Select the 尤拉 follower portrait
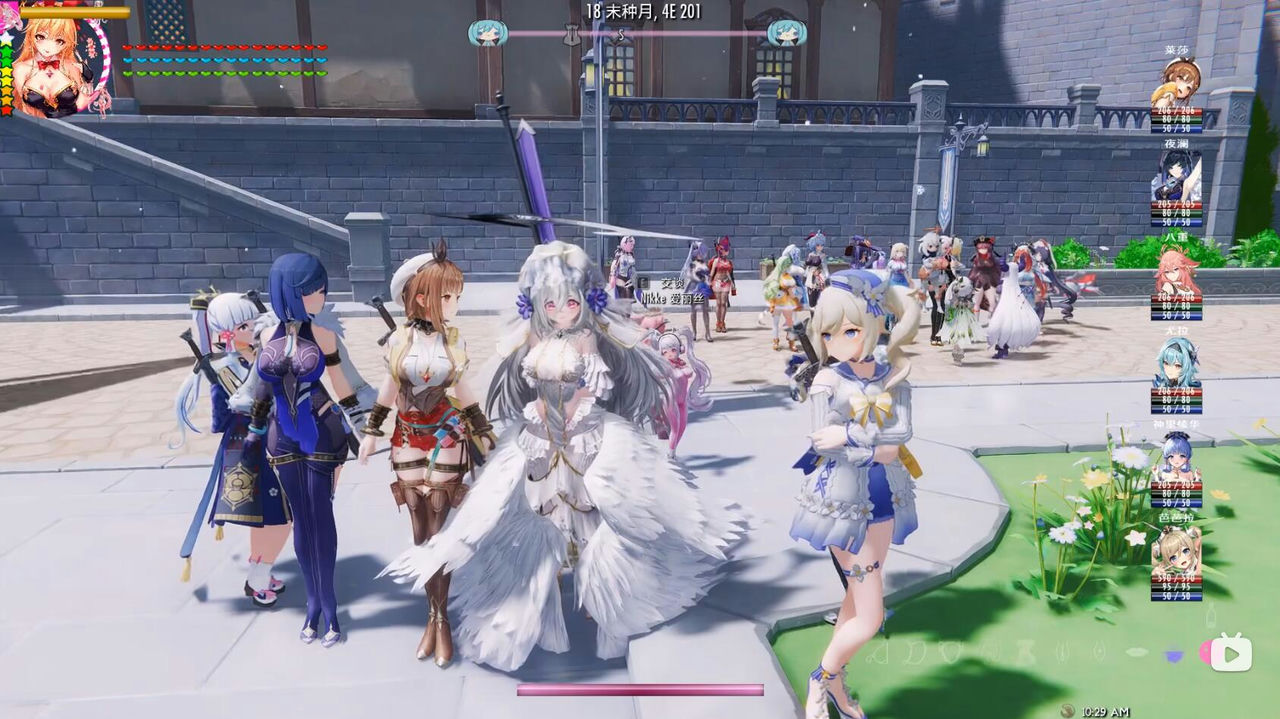1280x719 pixels. [x=1176, y=364]
